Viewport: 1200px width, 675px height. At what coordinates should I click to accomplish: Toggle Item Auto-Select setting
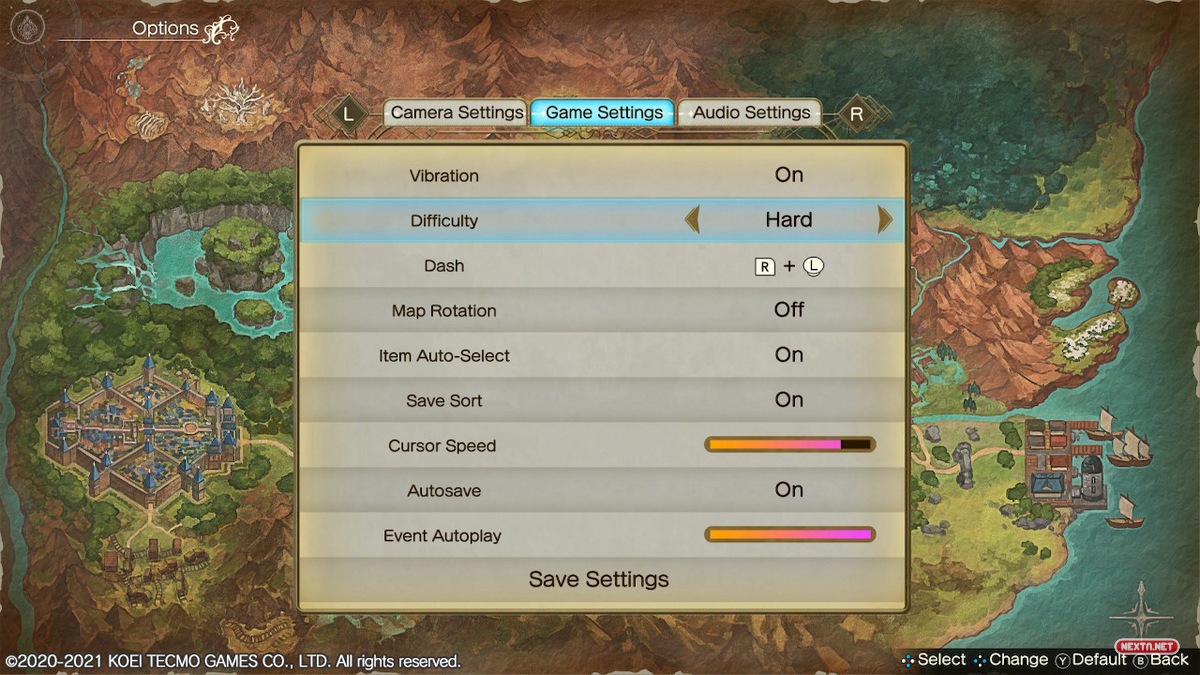point(788,355)
